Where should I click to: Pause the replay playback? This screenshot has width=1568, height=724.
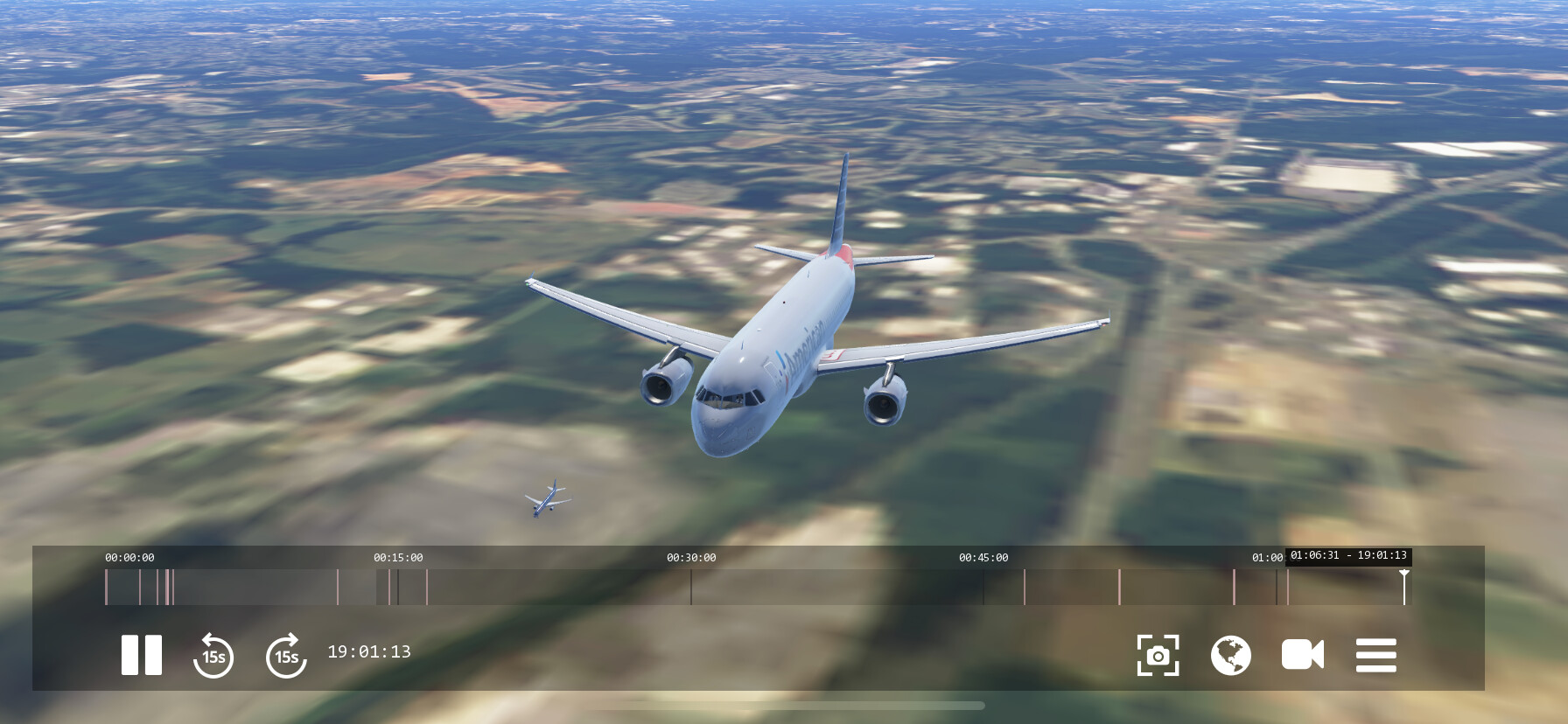point(141,655)
